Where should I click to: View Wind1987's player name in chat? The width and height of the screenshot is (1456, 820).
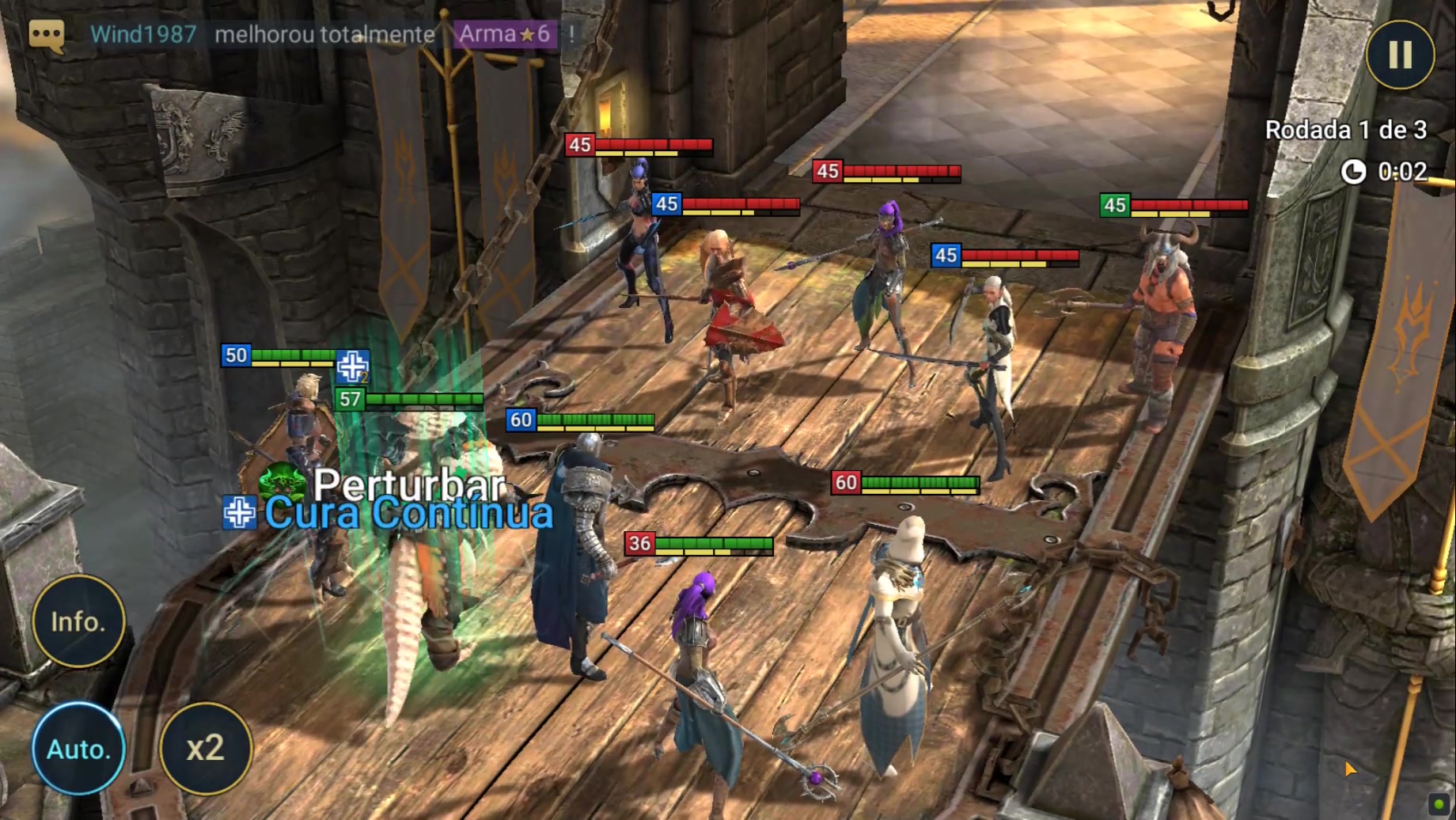pos(143,34)
